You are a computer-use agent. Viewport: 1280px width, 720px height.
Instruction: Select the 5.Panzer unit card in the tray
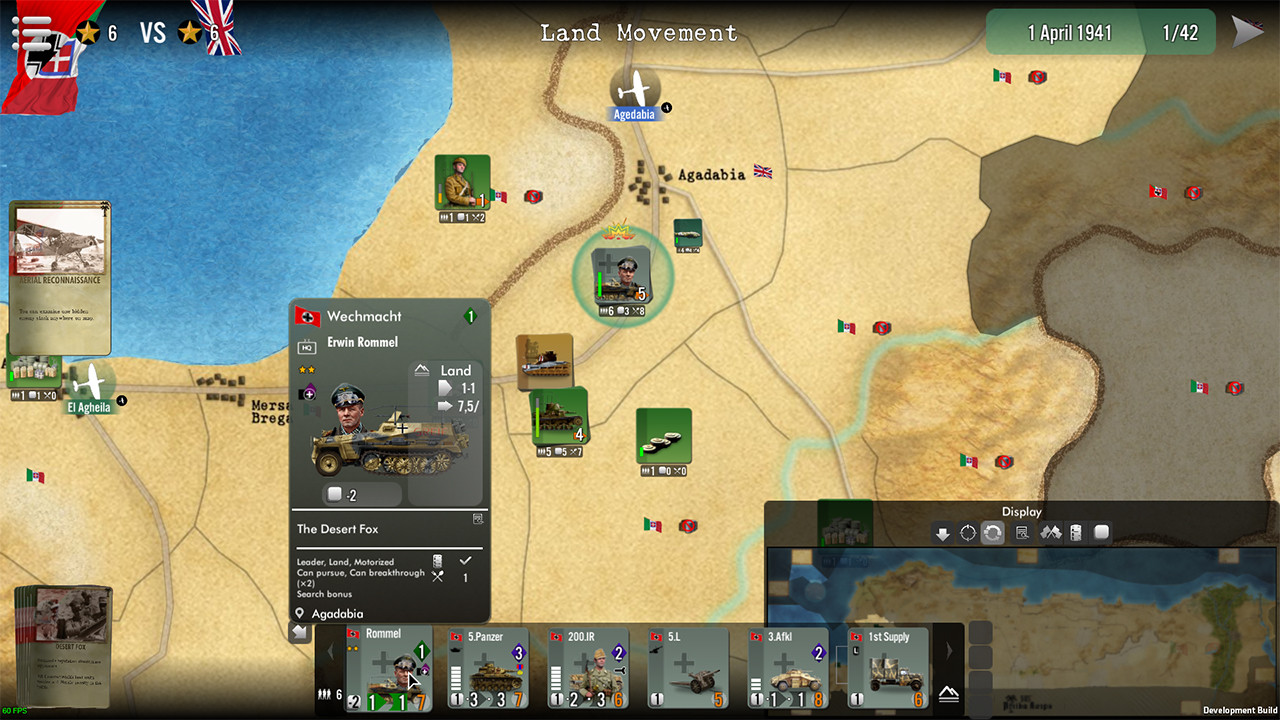487,668
